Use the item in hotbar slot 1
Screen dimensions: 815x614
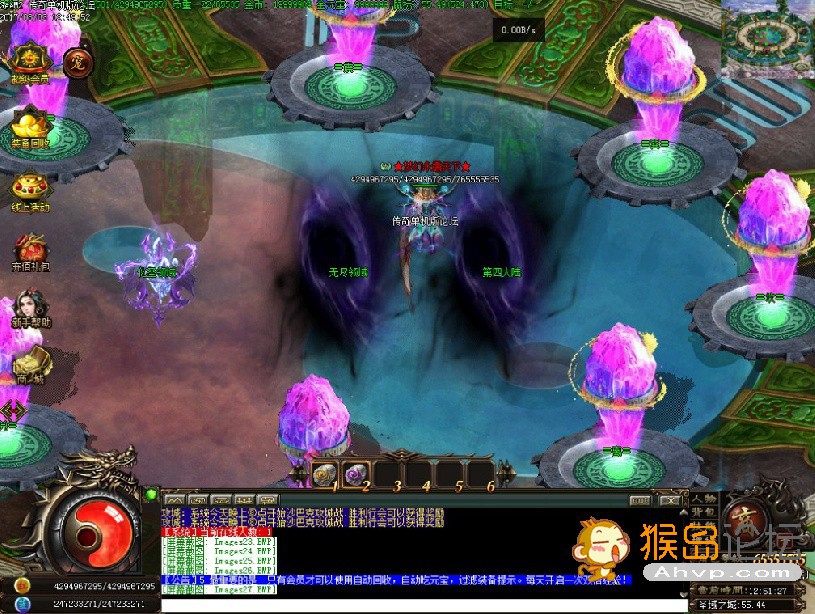pos(324,473)
